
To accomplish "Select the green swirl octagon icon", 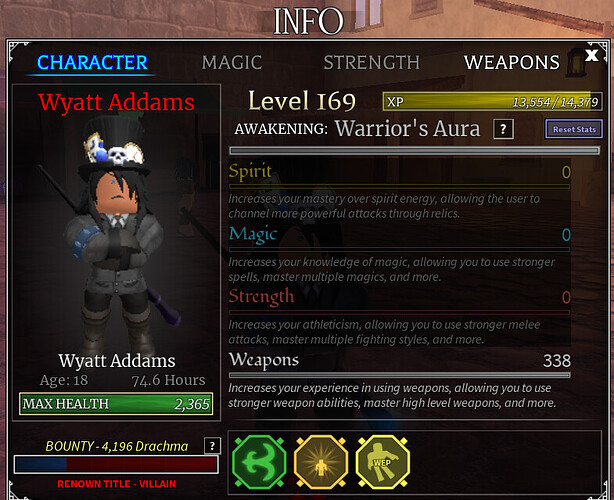I will pos(259,462).
